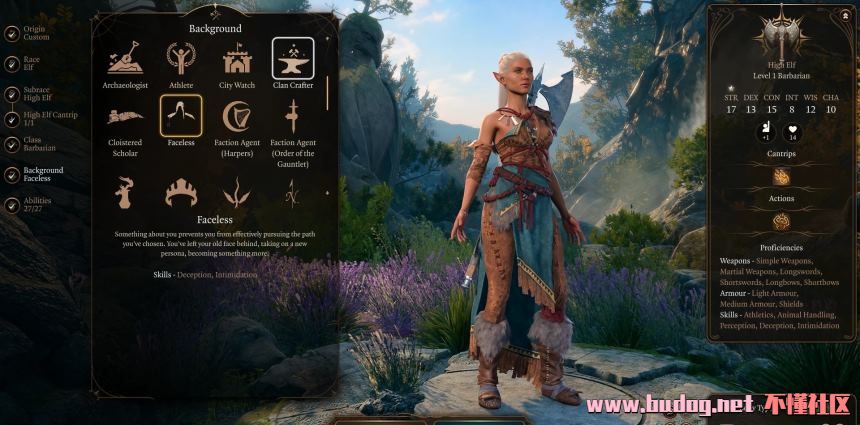Viewport: 860px width, 425px height.
Task: Open the Origin step in sidebar
Action: tap(35, 33)
